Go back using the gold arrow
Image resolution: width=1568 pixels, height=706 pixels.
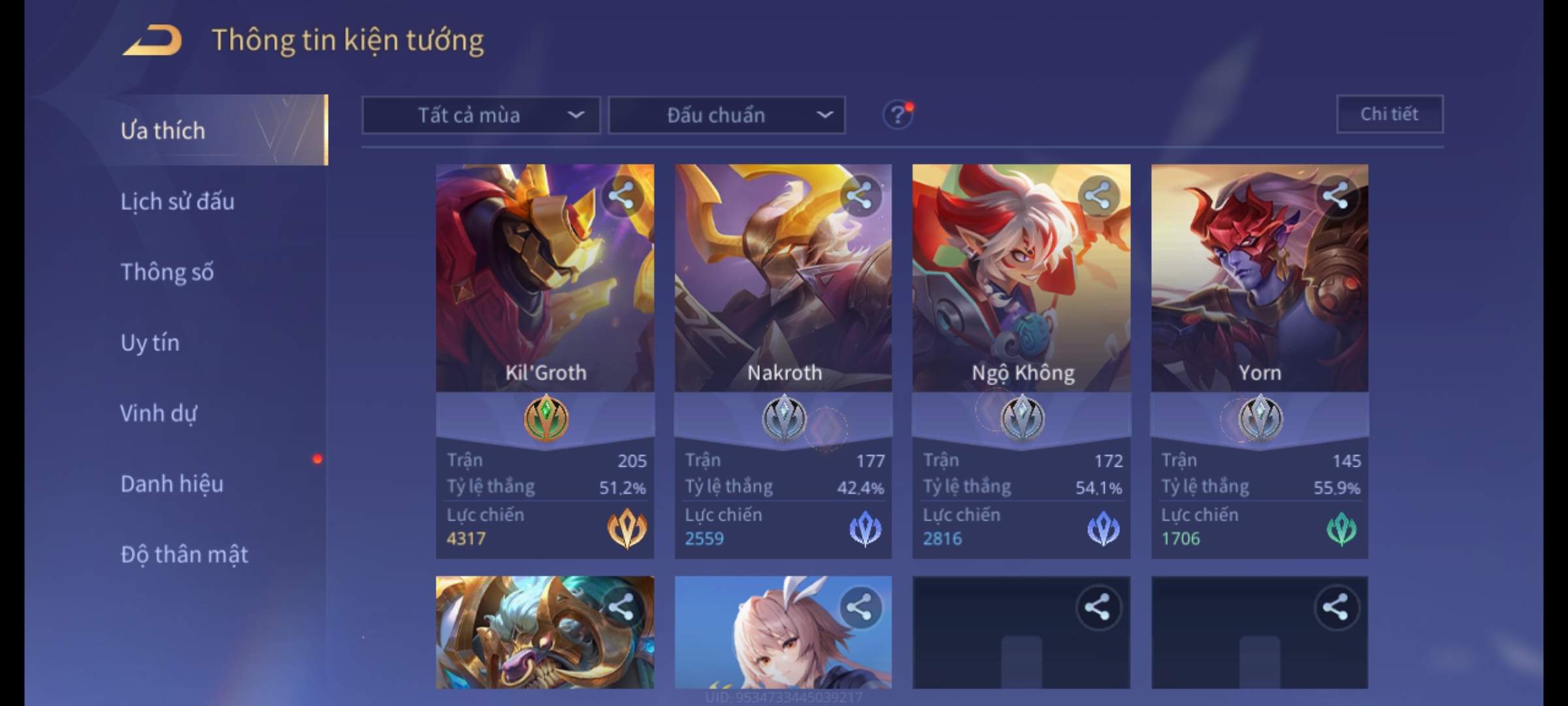[152, 41]
